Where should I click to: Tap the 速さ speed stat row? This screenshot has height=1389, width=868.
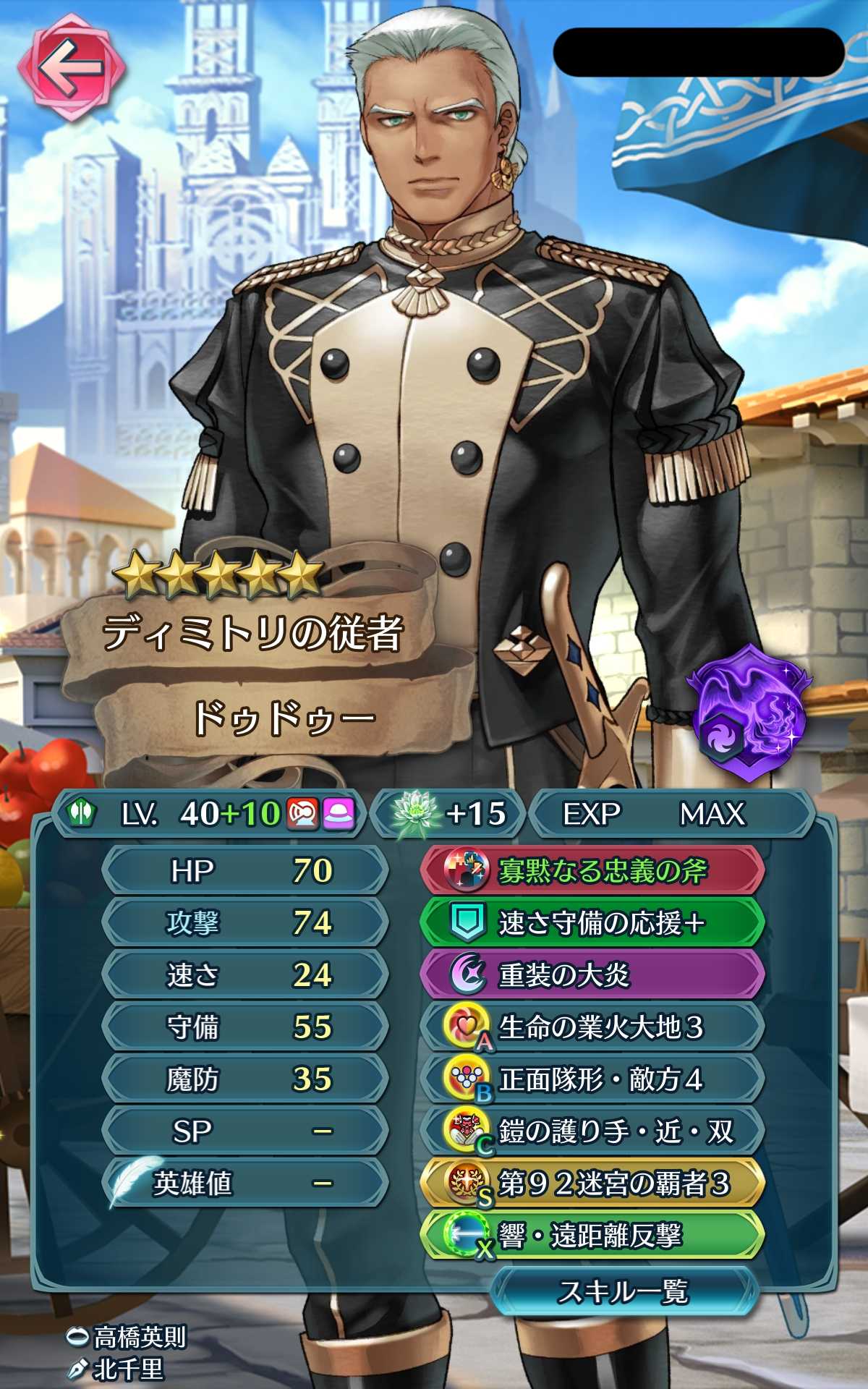[x=244, y=974]
